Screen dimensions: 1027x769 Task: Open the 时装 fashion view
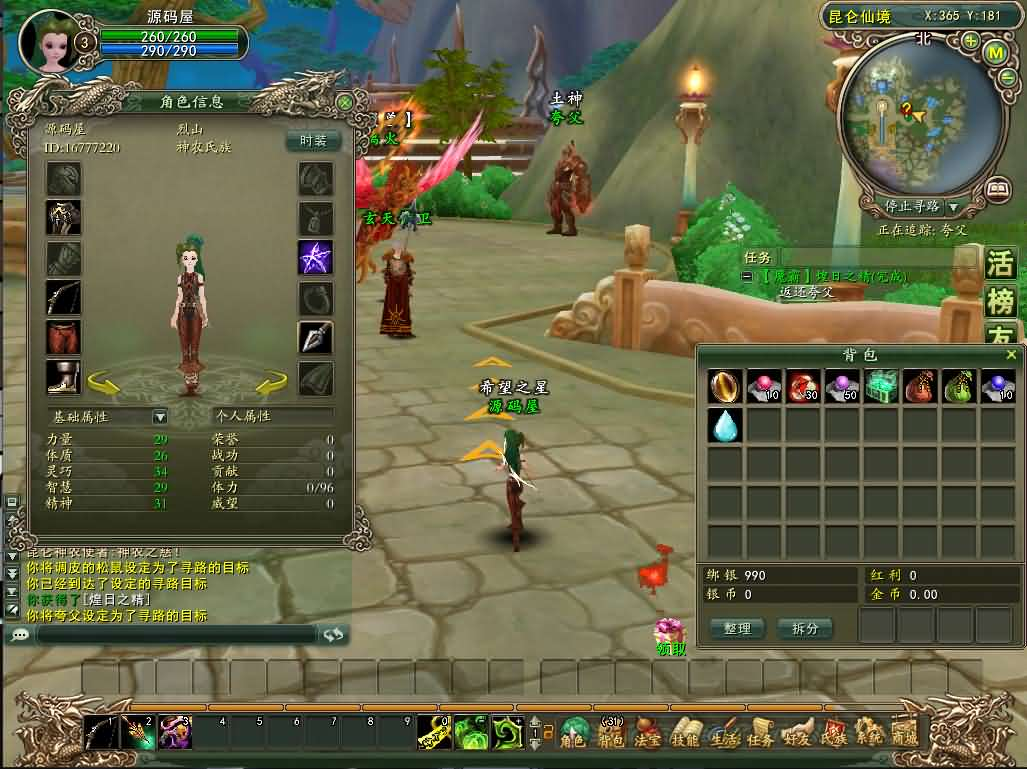coord(313,141)
